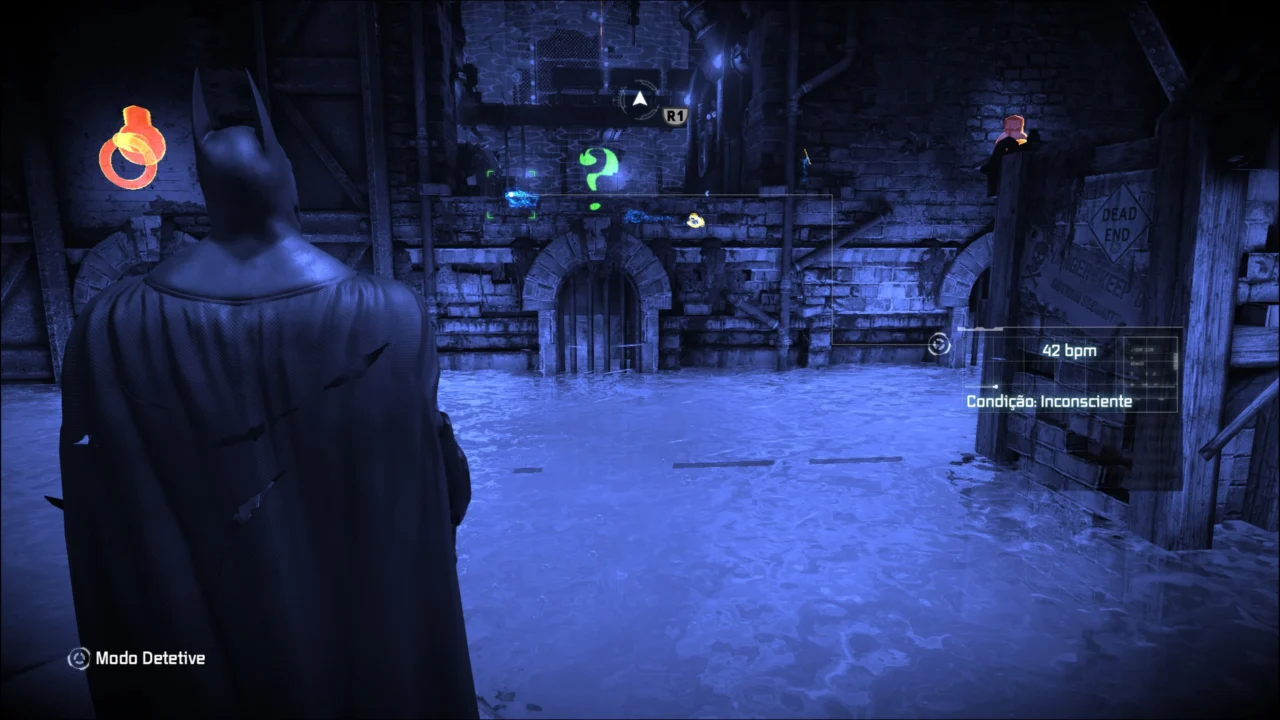Click the circular target reticle near the heart monitor
This screenshot has width=1280, height=720.
(939, 344)
